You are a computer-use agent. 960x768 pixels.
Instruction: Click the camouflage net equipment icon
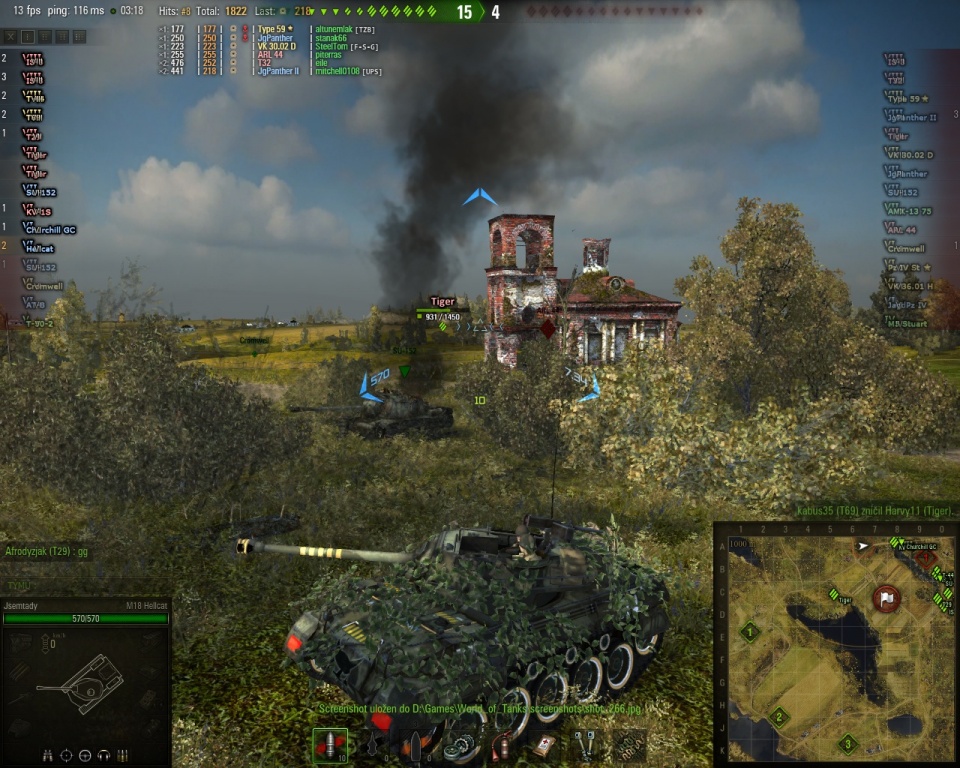point(630,745)
